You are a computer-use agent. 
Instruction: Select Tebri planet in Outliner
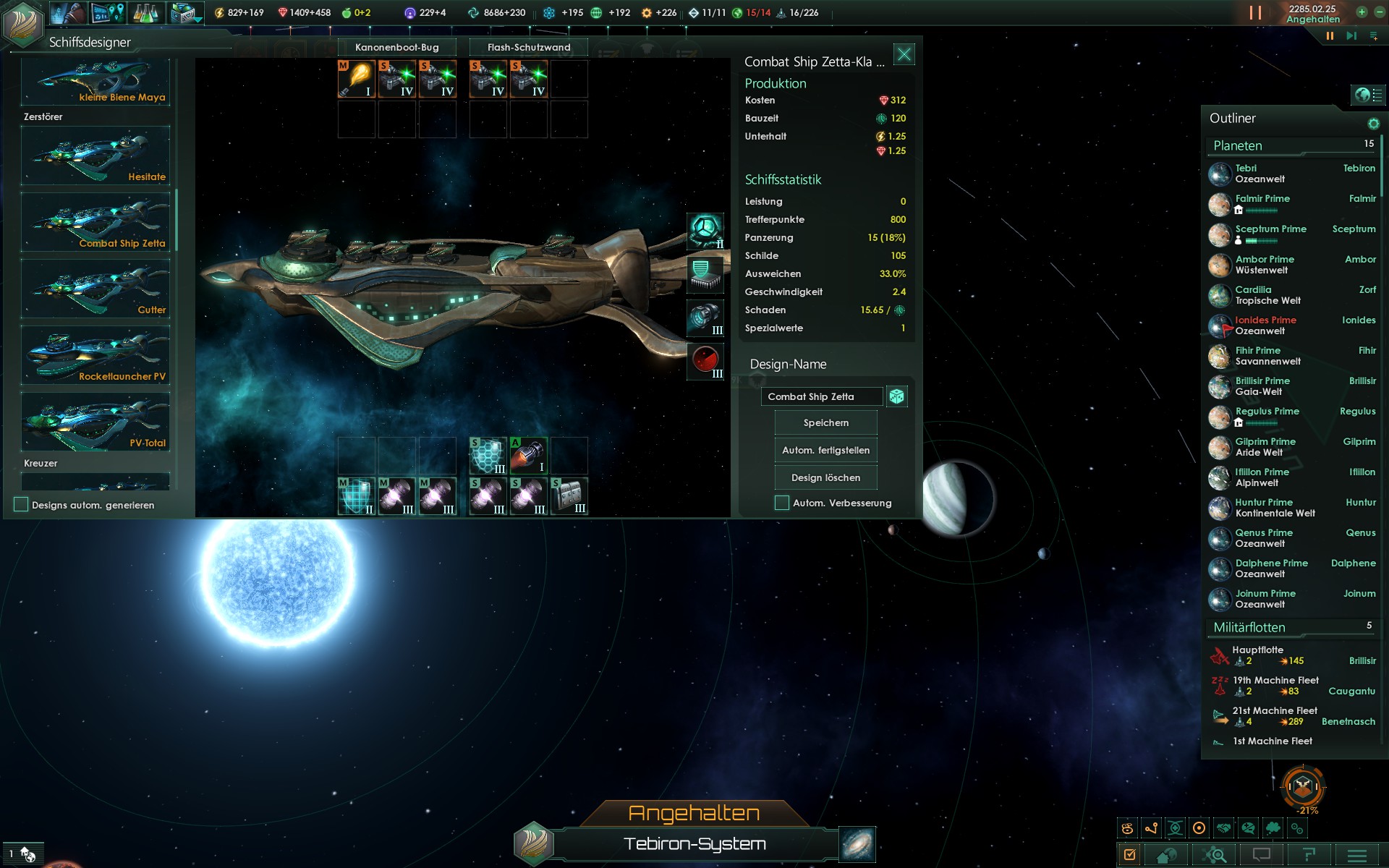click(1259, 174)
